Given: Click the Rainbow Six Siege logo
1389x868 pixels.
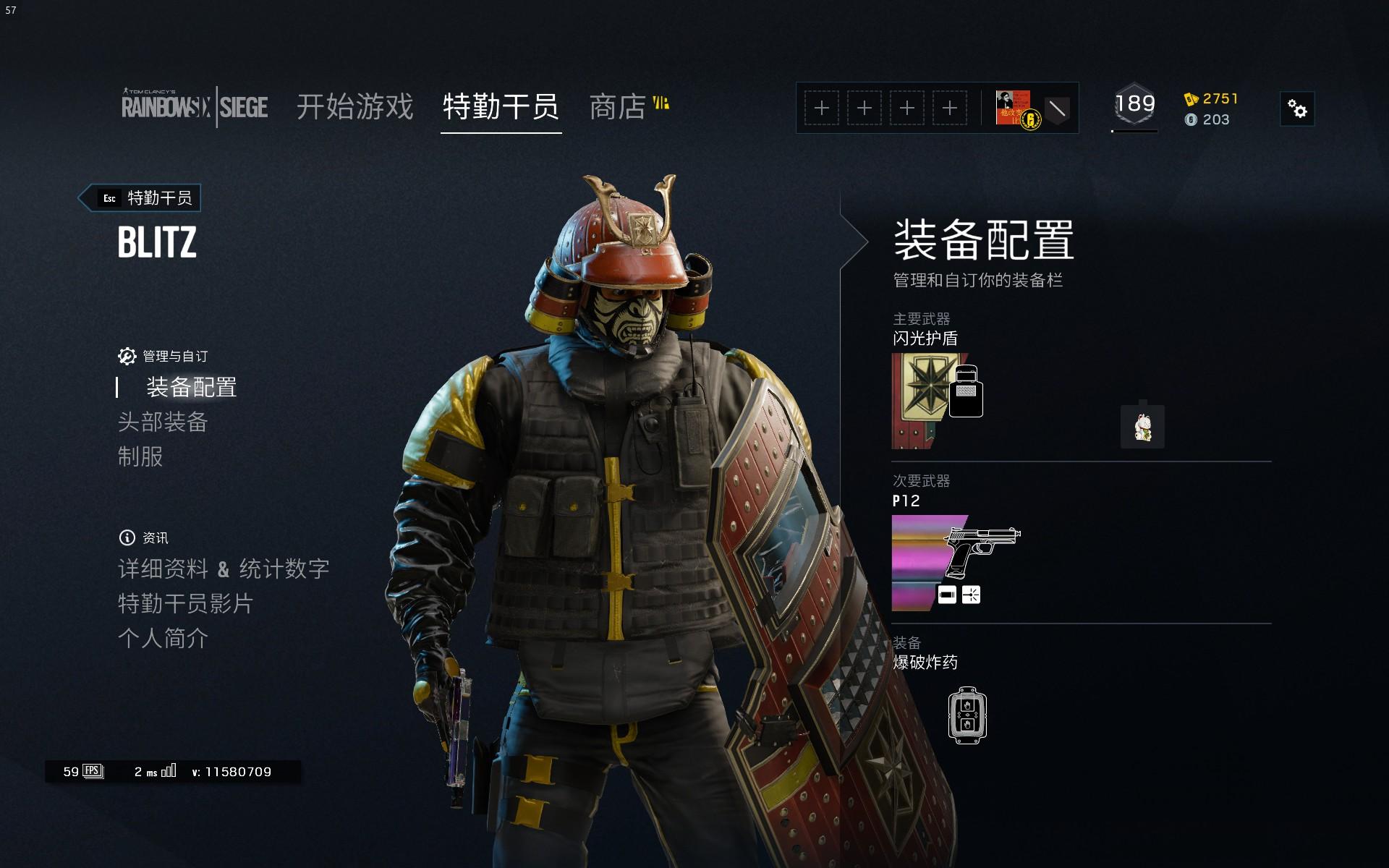Looking at the screenshot, I should [194, 107].
